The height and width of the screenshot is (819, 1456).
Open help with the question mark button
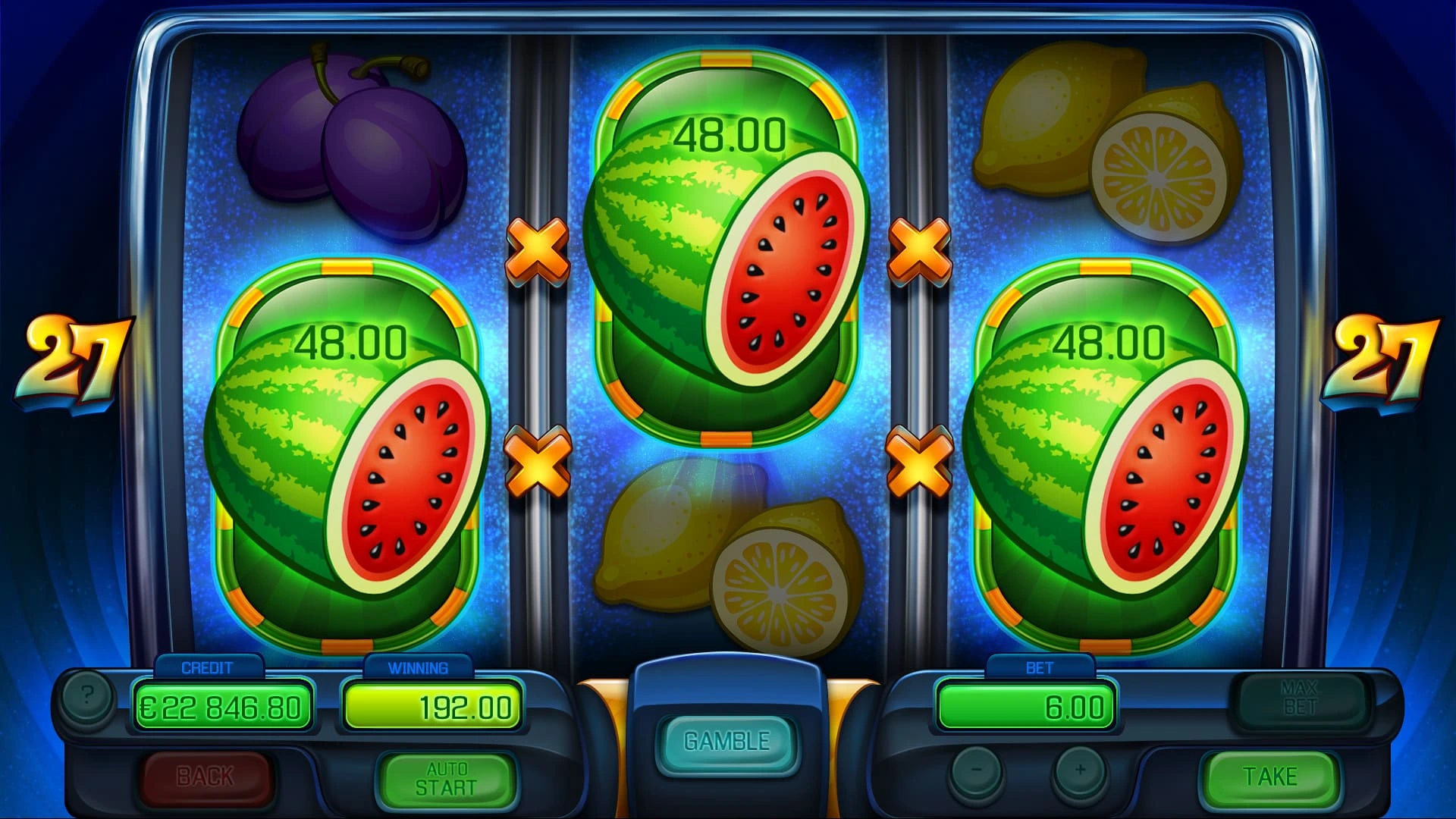(x=87, y=695)
